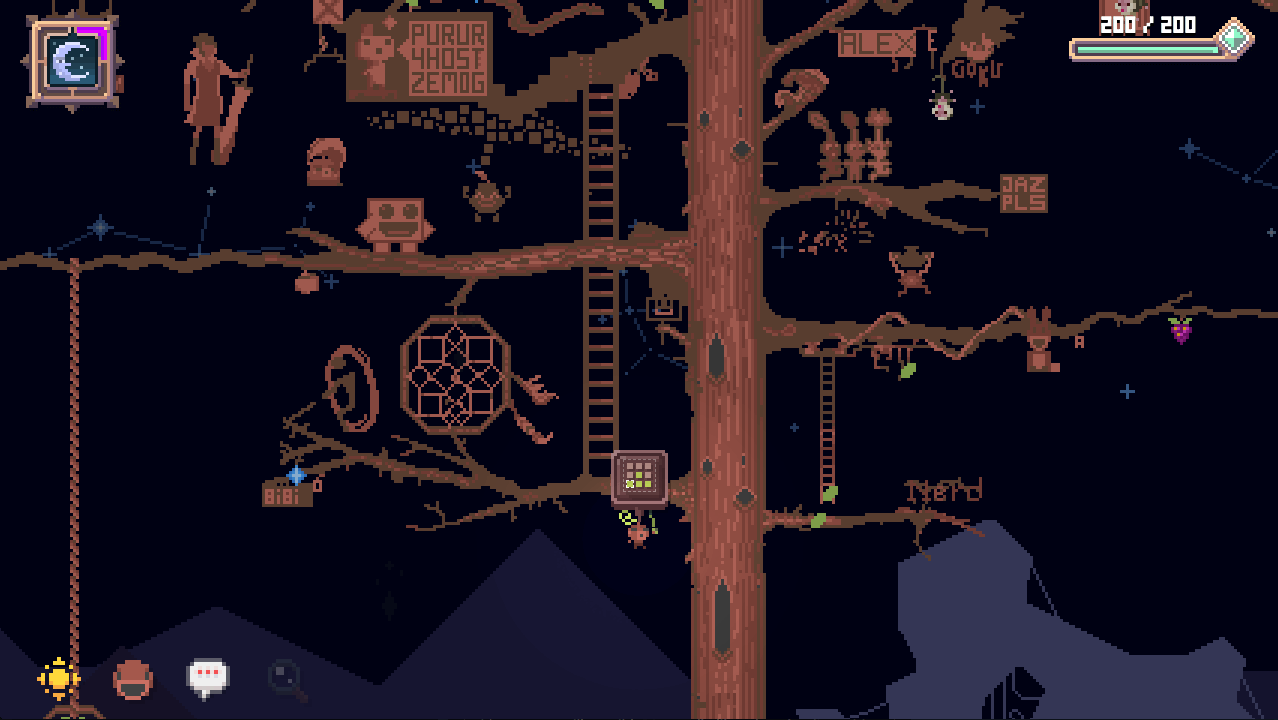The image size is (1278, 720).
Task: Open the round brown creature face icon
Action: [133, 680]
